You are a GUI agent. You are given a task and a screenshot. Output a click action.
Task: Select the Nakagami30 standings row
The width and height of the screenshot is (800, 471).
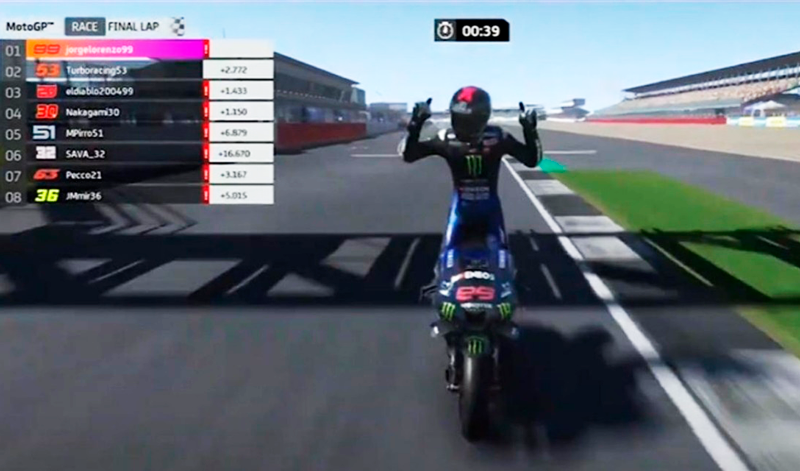tap(94, 112)
